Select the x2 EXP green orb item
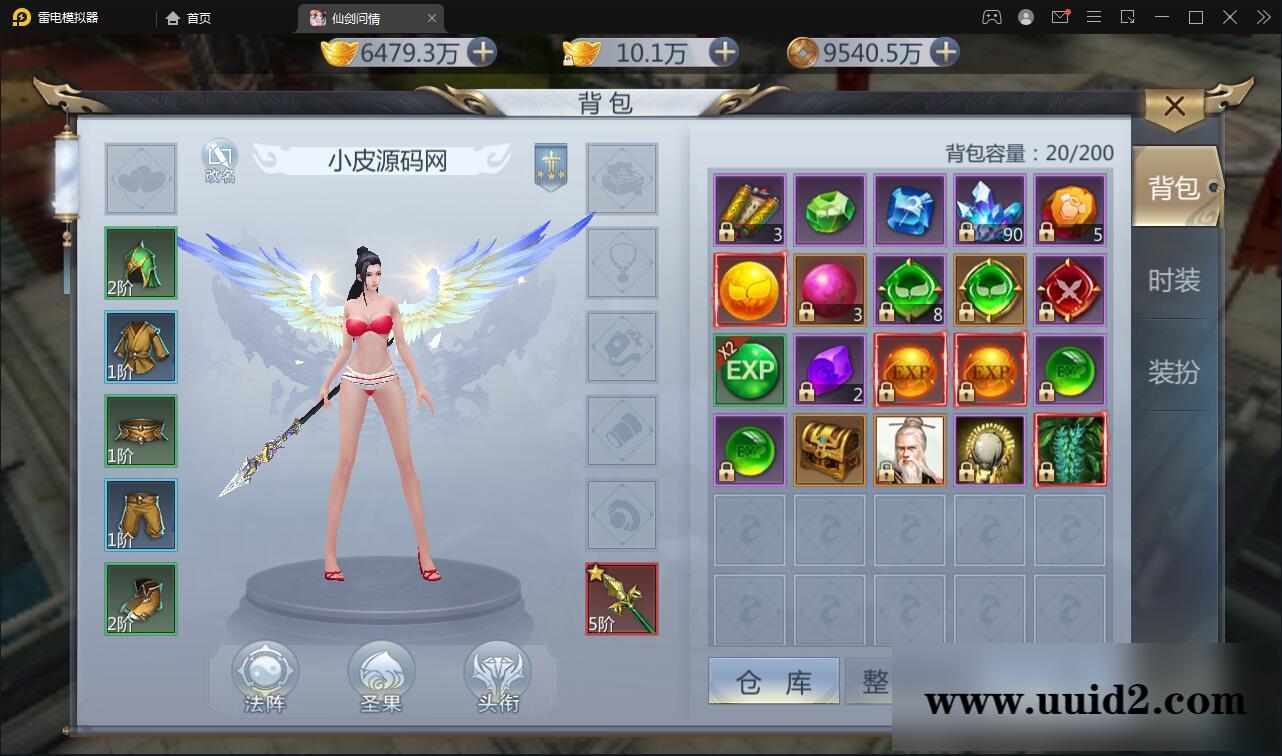Viewport: 1282px width, 756px height. click(x=749, y=370)
